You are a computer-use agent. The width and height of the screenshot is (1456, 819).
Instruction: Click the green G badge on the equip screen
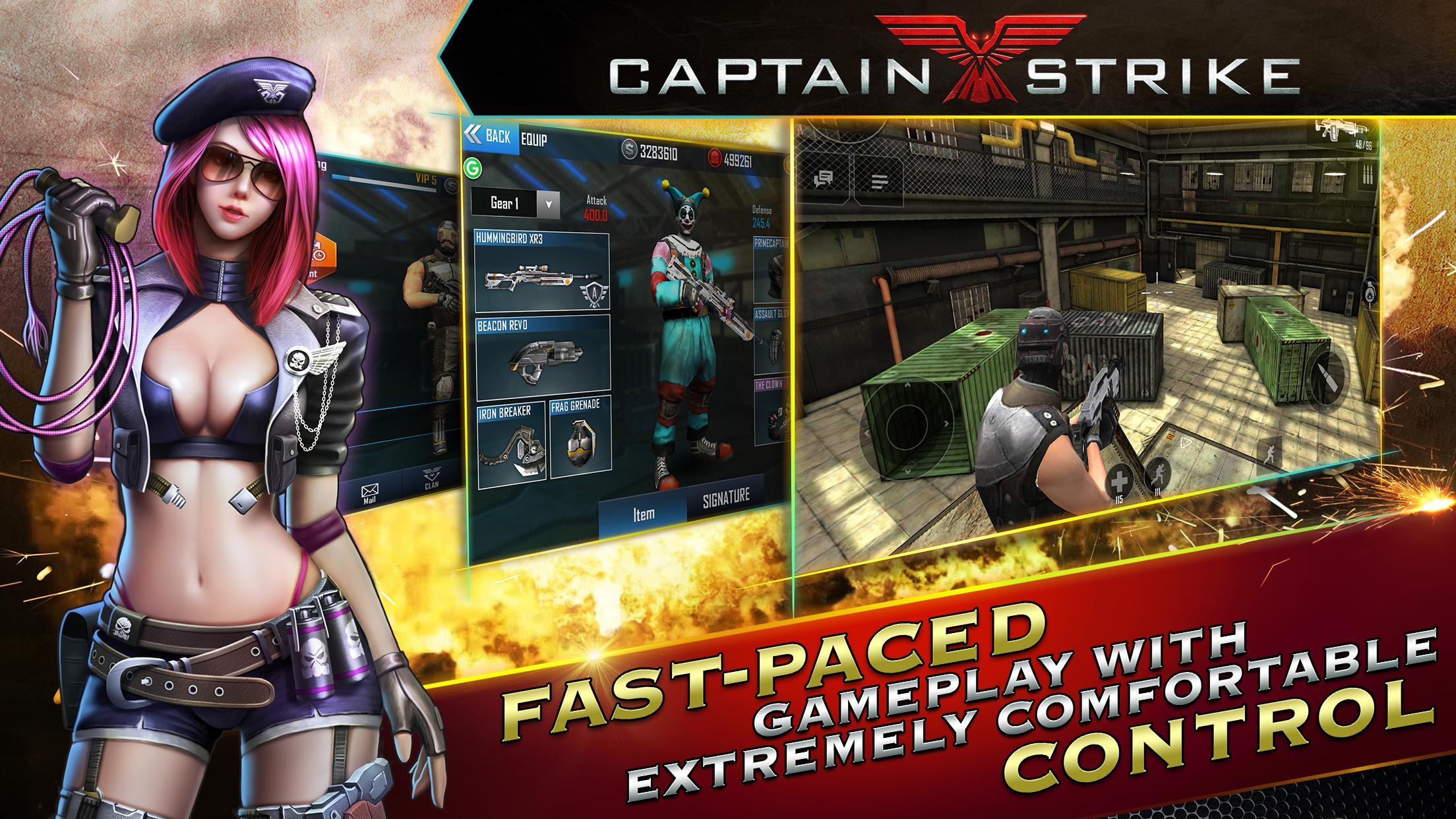[x=473, y=168]
